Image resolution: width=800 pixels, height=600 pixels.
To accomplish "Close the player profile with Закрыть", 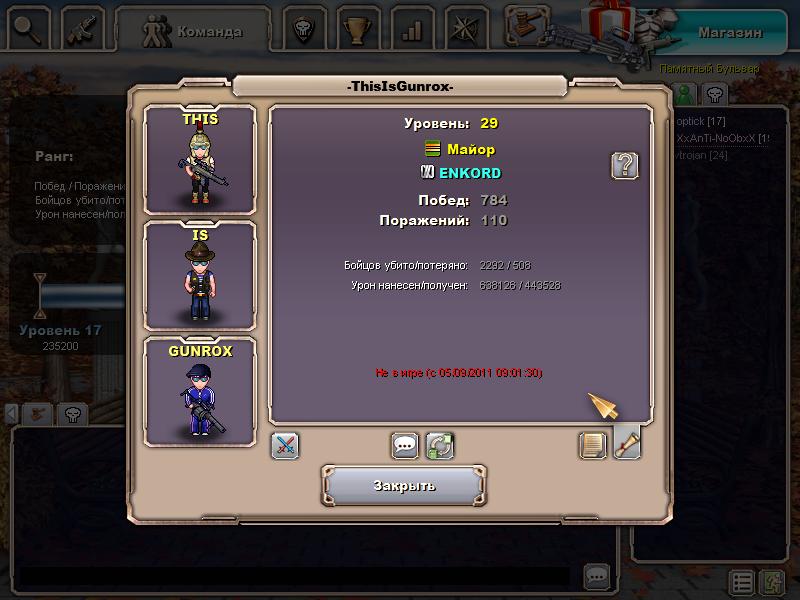I will [x=404, y=486].
